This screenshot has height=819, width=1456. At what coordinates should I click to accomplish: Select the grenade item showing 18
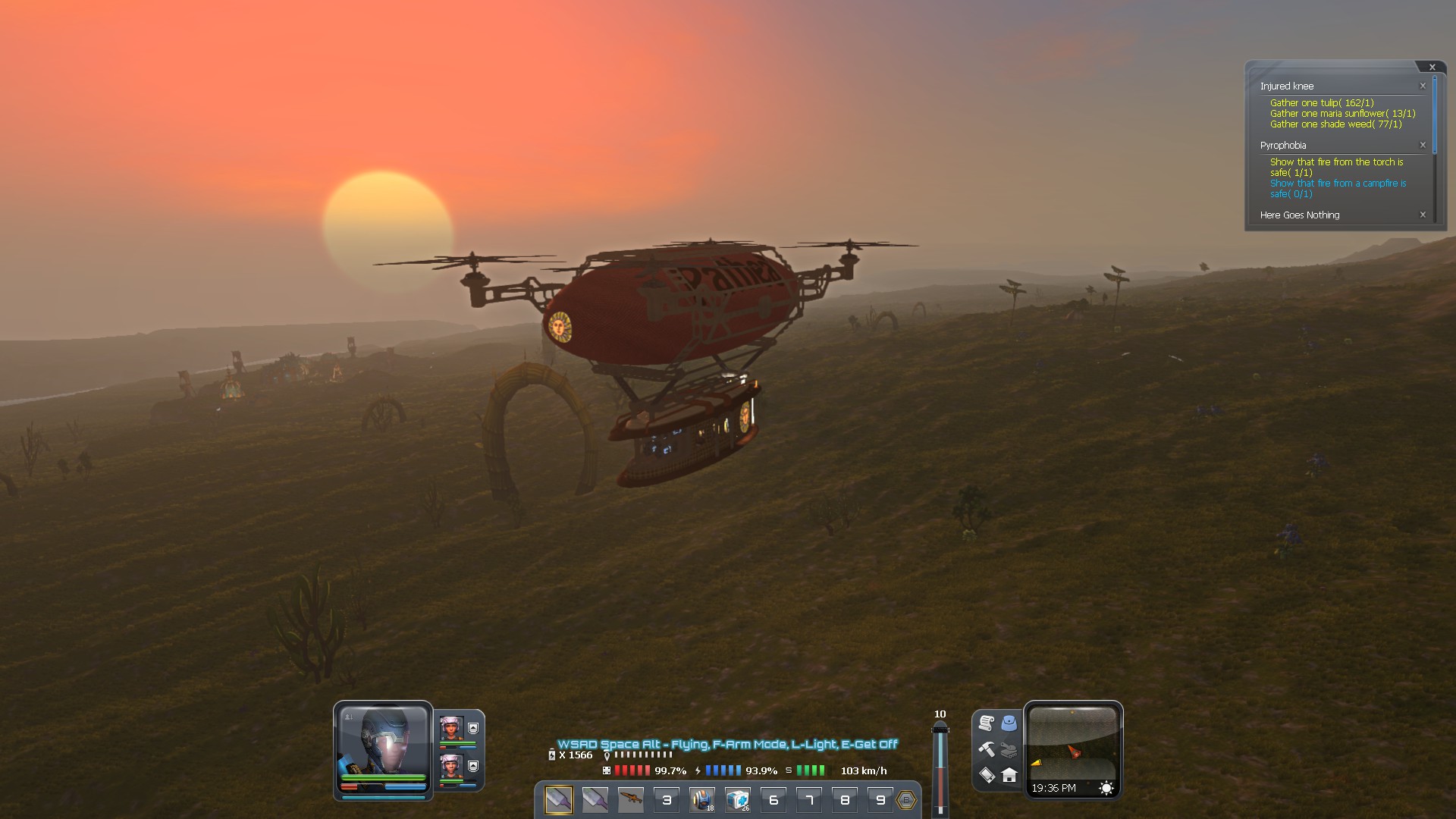coord(702,798)
